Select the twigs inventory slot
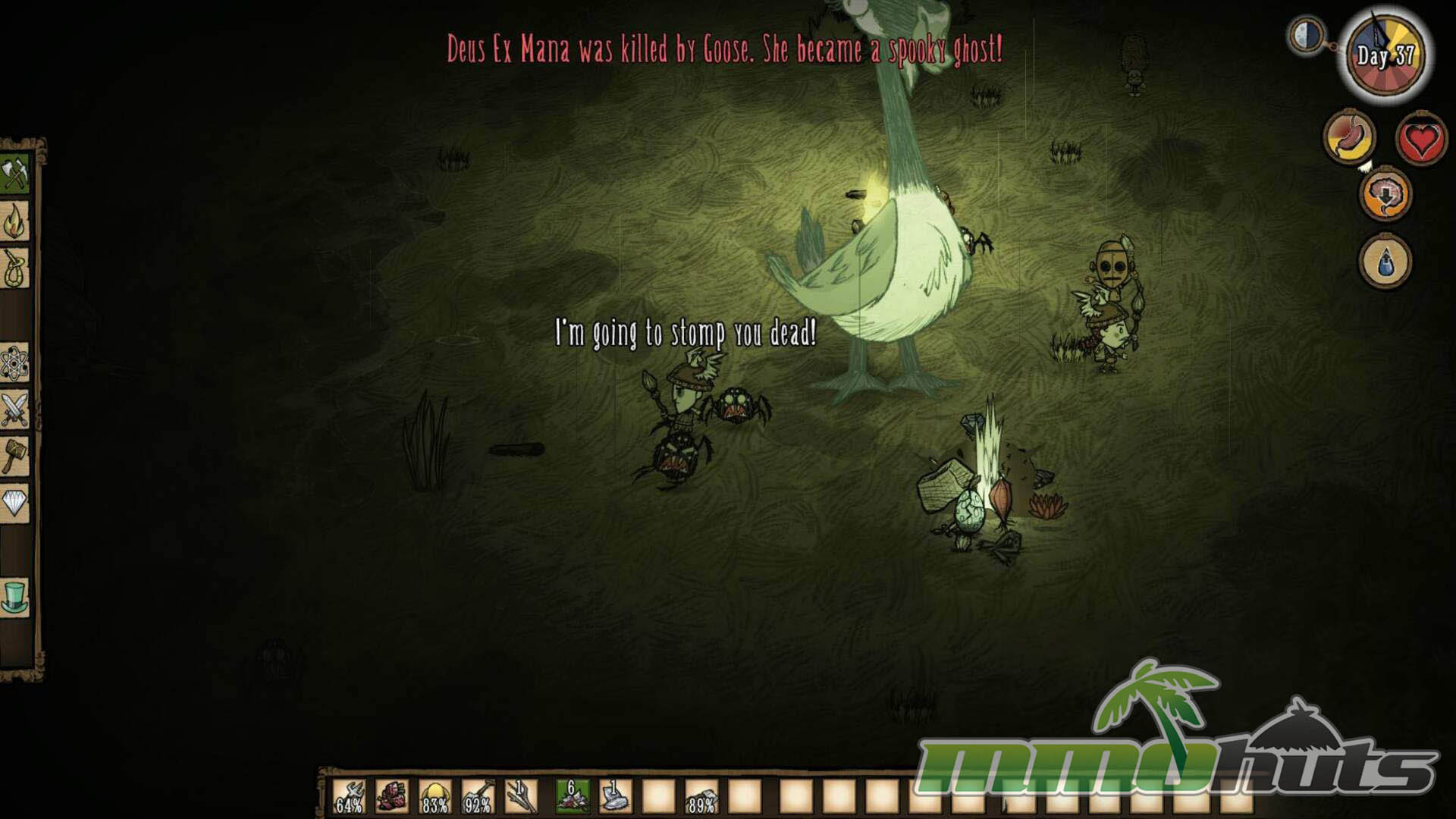This screenshot has height=819, width=1456. (521, 797)
